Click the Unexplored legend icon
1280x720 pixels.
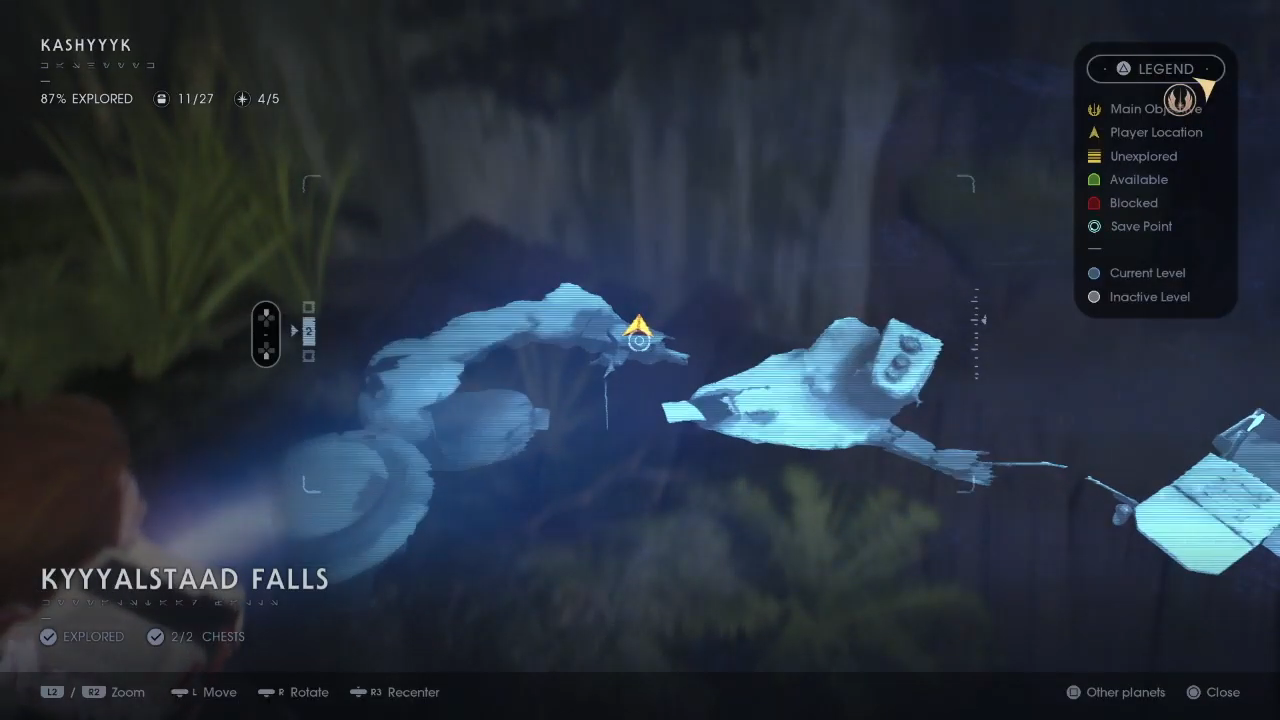1094,156
